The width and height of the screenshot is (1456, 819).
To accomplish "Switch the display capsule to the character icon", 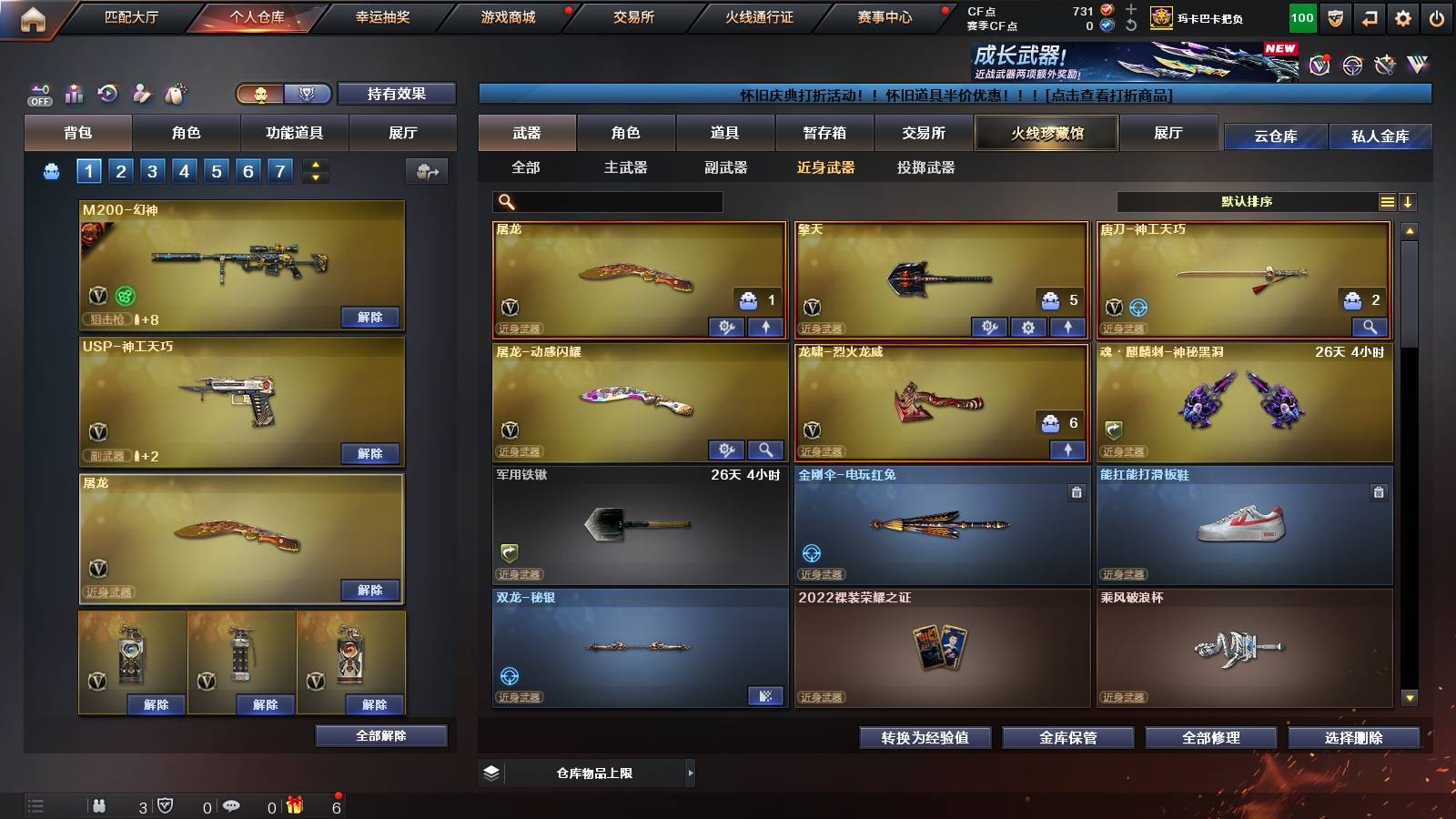I will point(262,94).
